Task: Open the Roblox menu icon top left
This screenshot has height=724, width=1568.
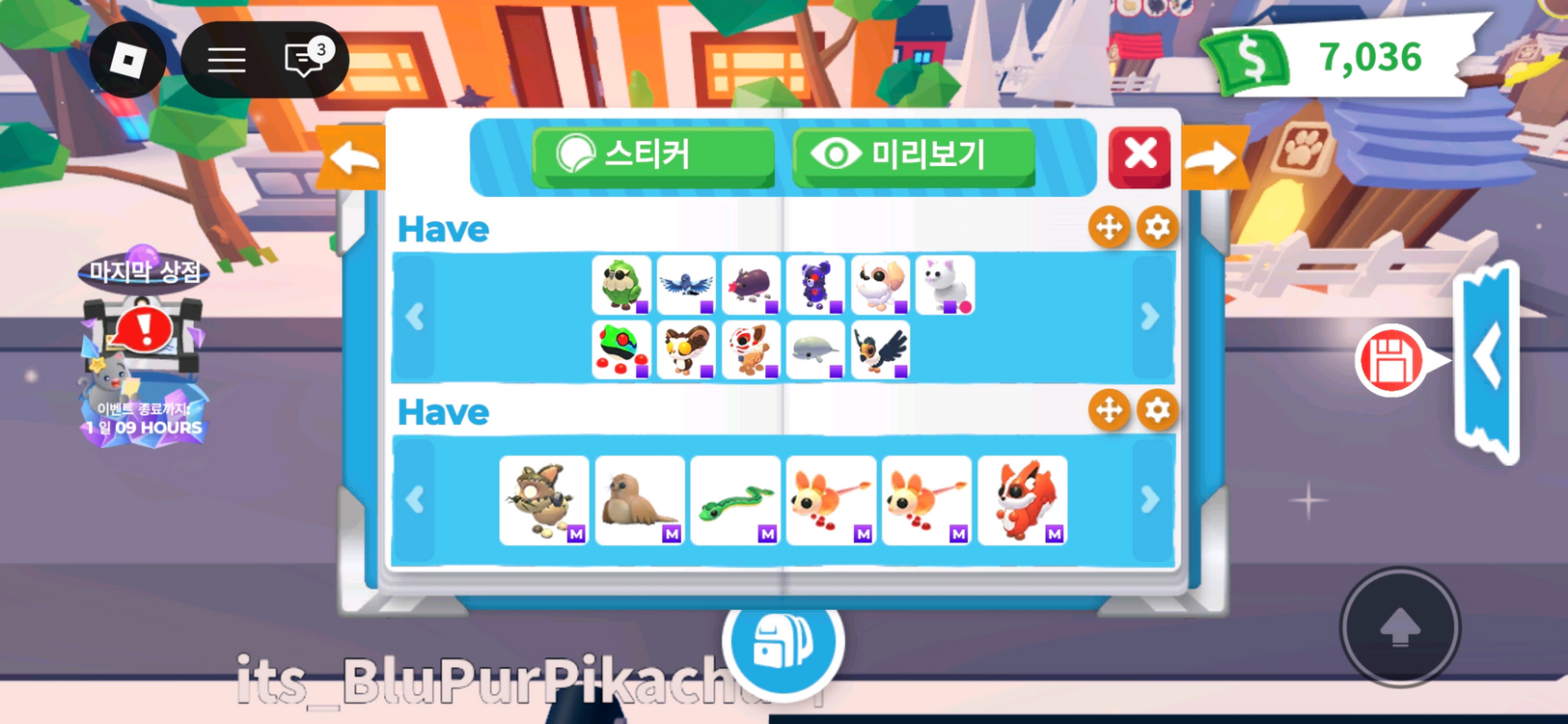Action: (125, 60)
